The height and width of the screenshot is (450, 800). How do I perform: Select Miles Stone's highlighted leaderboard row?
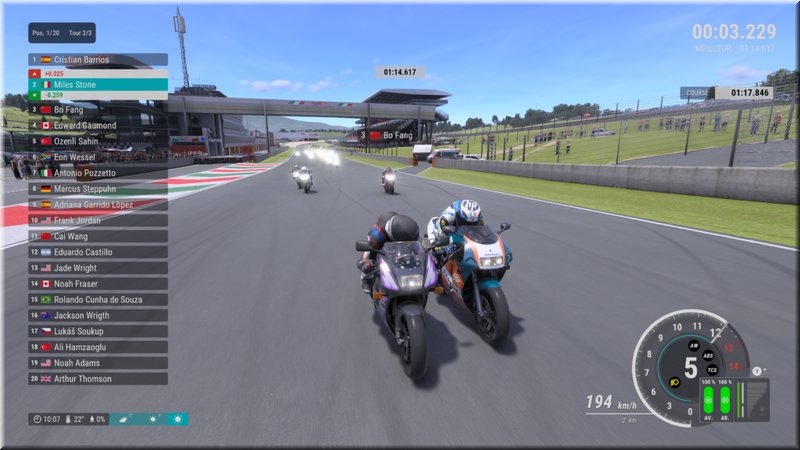point(97,85)
